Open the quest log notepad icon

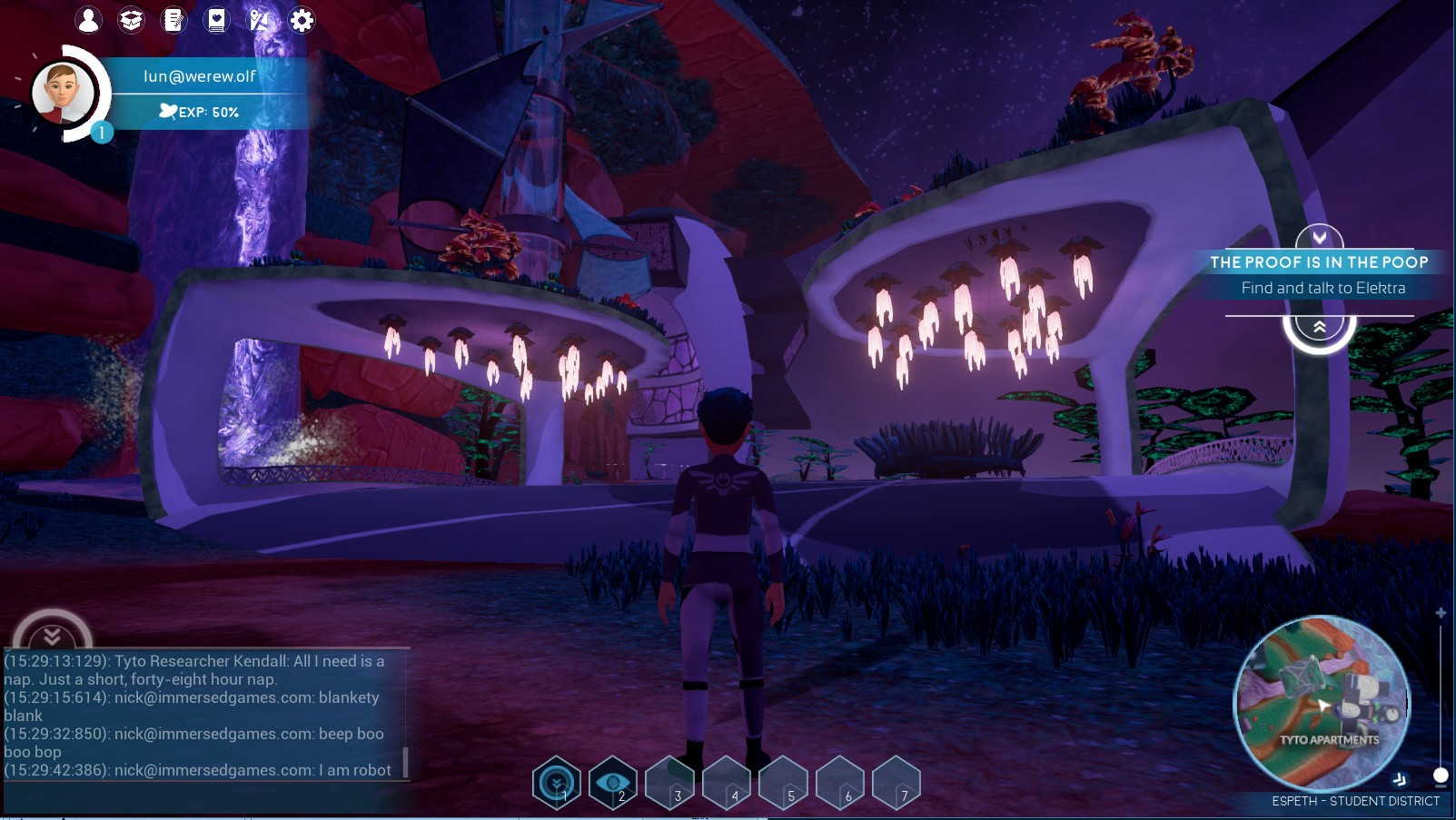[173, 20]
